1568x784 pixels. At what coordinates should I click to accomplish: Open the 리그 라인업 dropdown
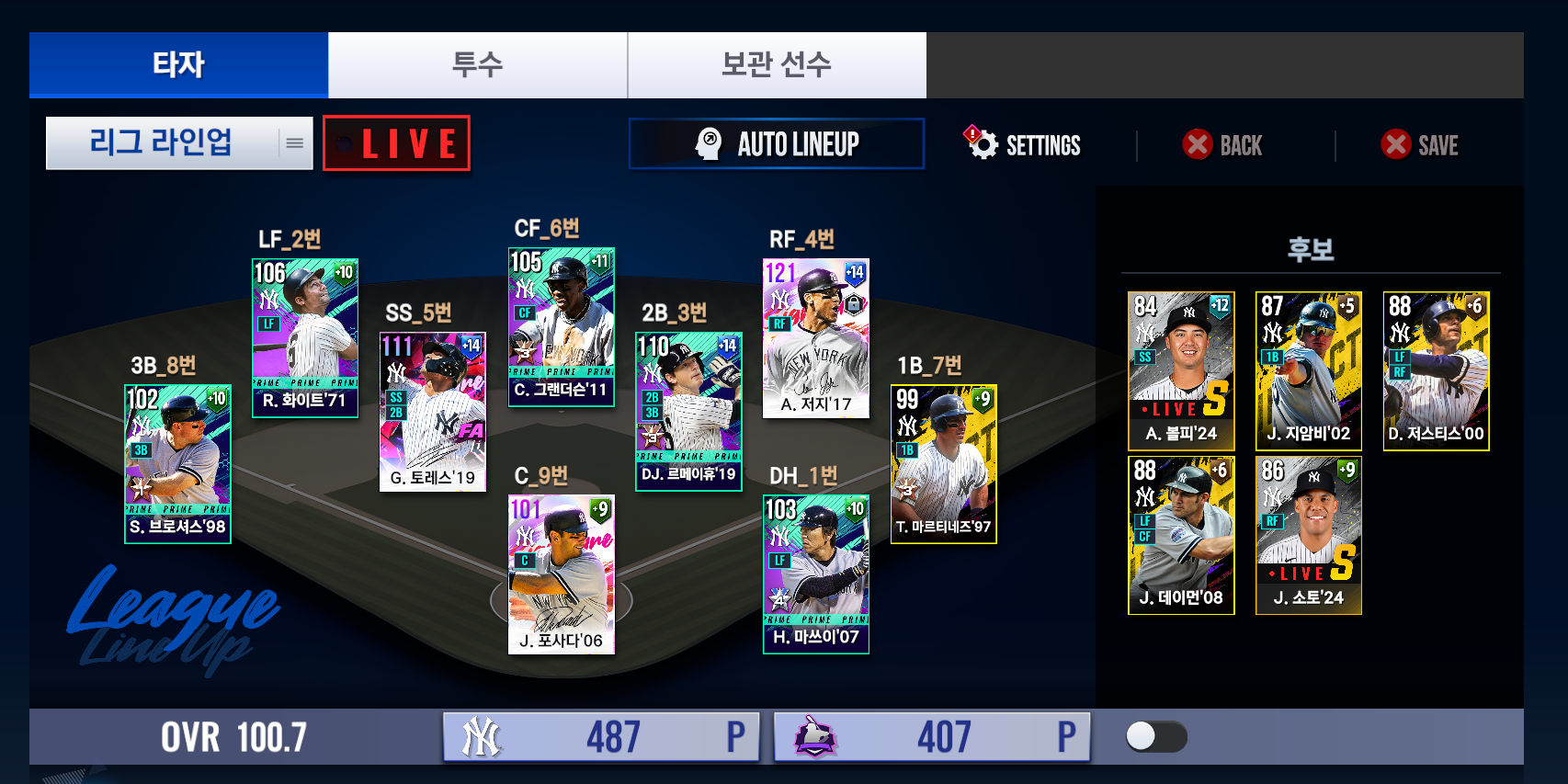coord(179,143)
